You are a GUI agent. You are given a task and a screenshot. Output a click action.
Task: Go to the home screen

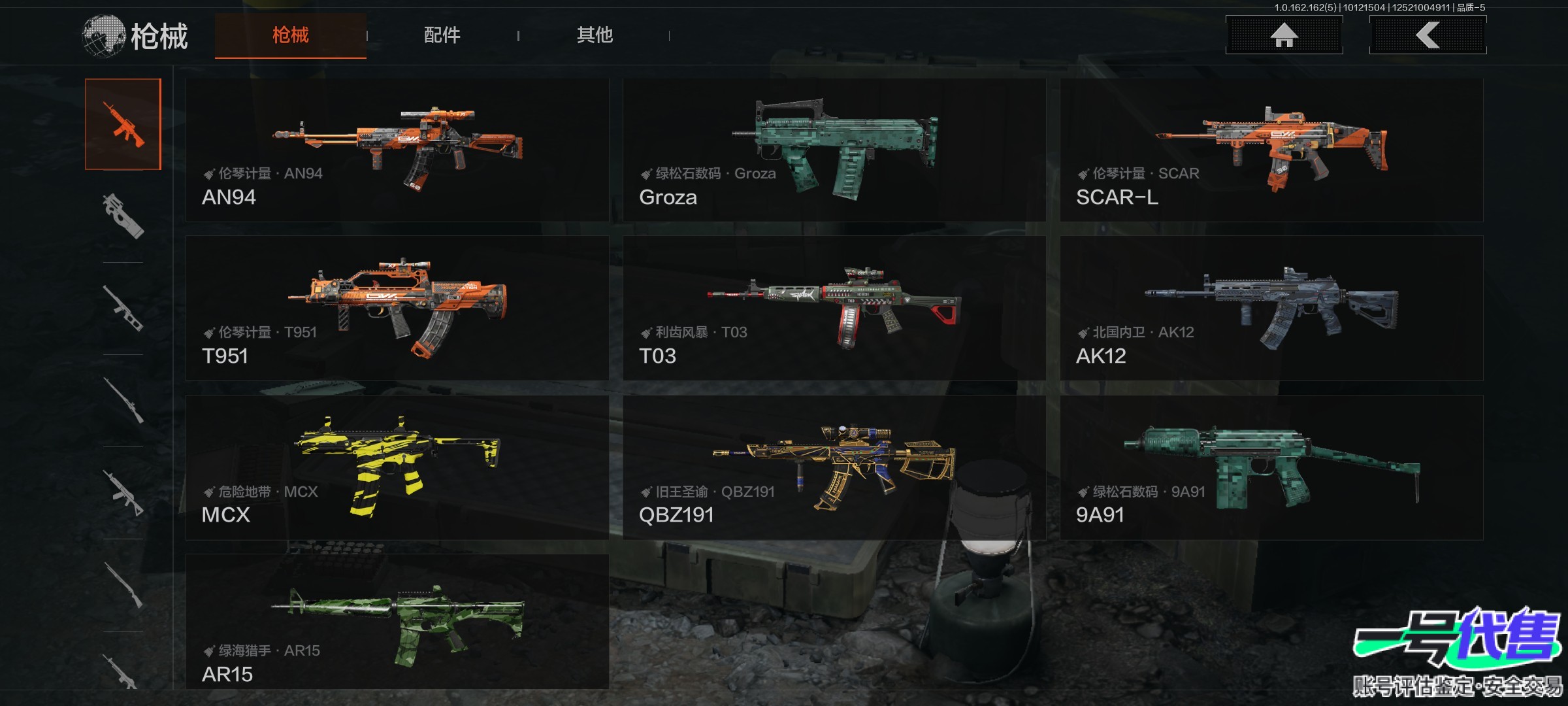coord(1284,35)
